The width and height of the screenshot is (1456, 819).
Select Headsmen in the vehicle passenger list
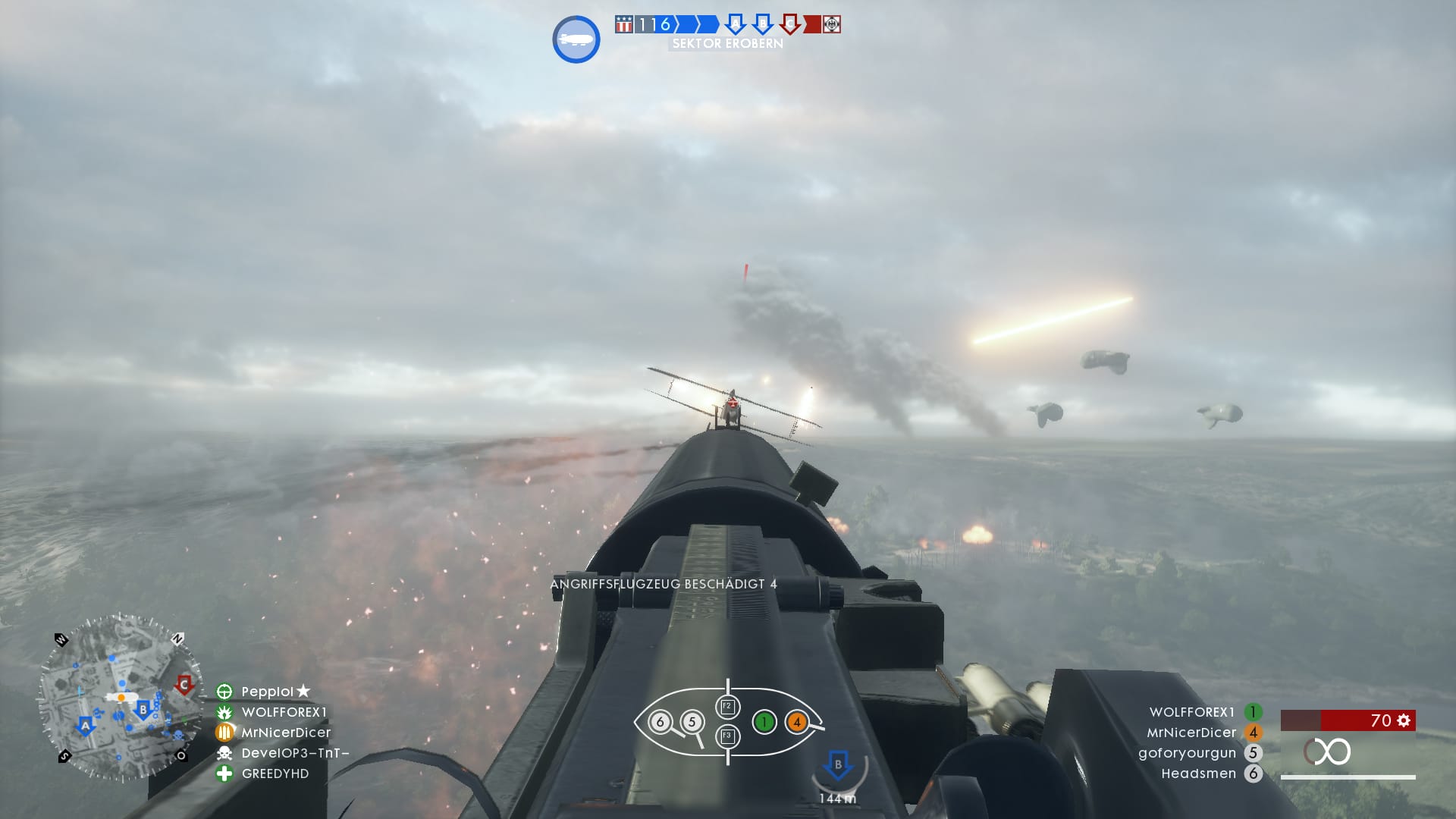[1198, 773]
